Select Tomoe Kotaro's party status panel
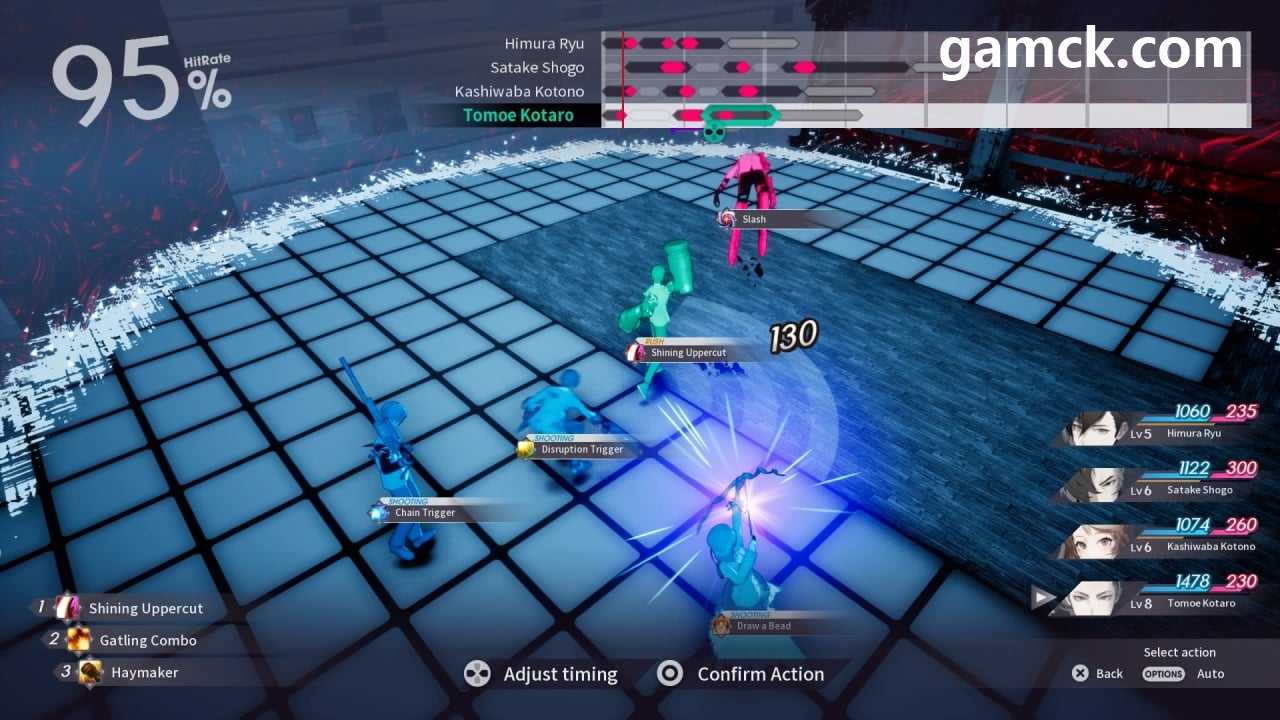Viewport: 1280px width, 720px height. coord(1160,594)
